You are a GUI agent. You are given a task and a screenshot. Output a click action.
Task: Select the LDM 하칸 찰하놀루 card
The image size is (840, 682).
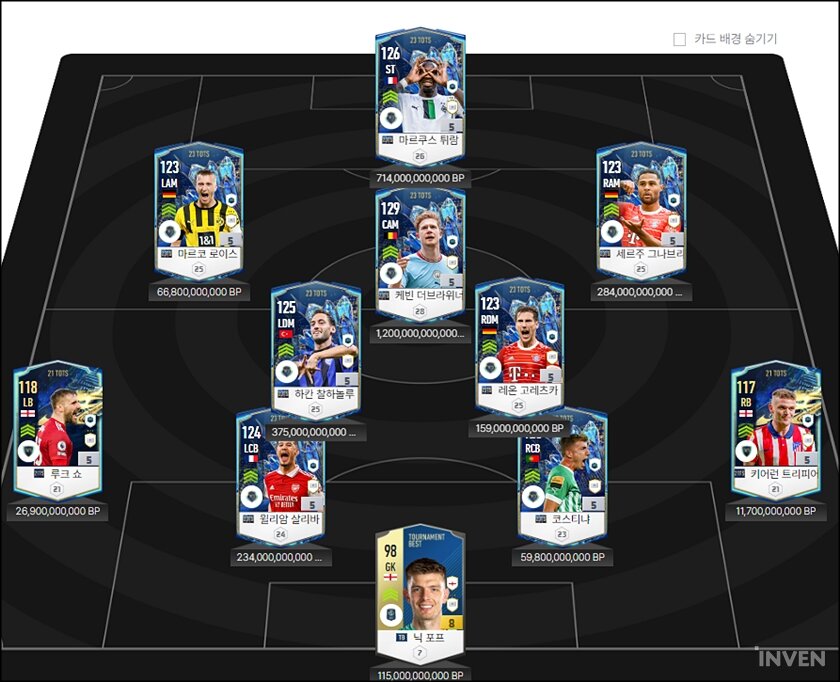coord(316,345)
